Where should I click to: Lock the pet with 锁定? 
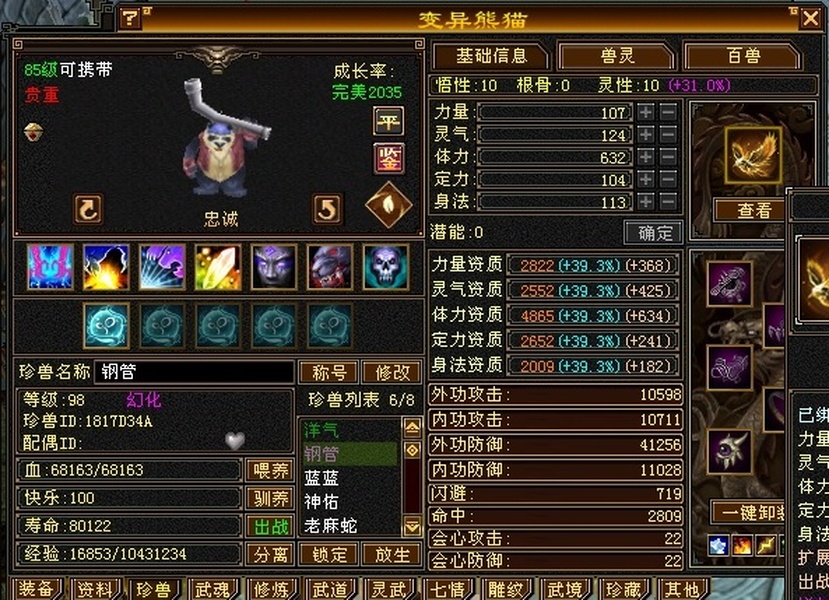click(330, 554)
